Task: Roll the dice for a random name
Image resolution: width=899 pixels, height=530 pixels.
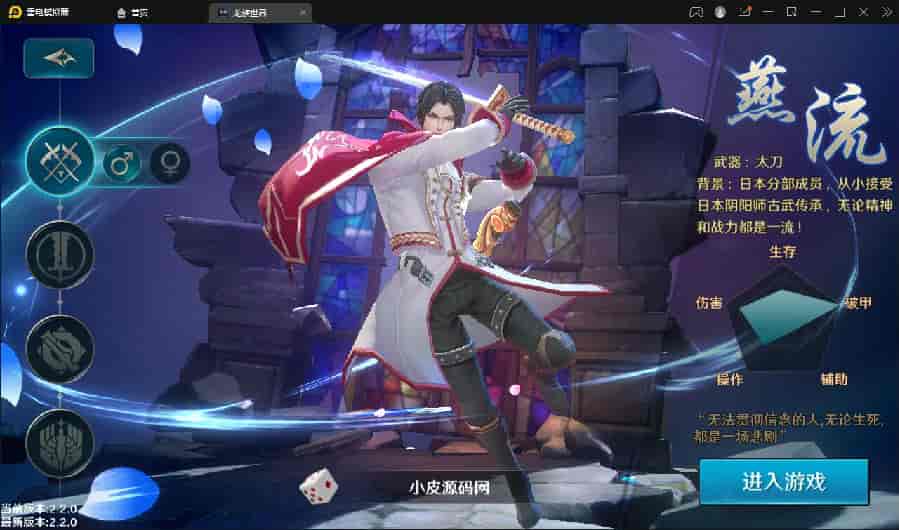Action: point(319,486)
